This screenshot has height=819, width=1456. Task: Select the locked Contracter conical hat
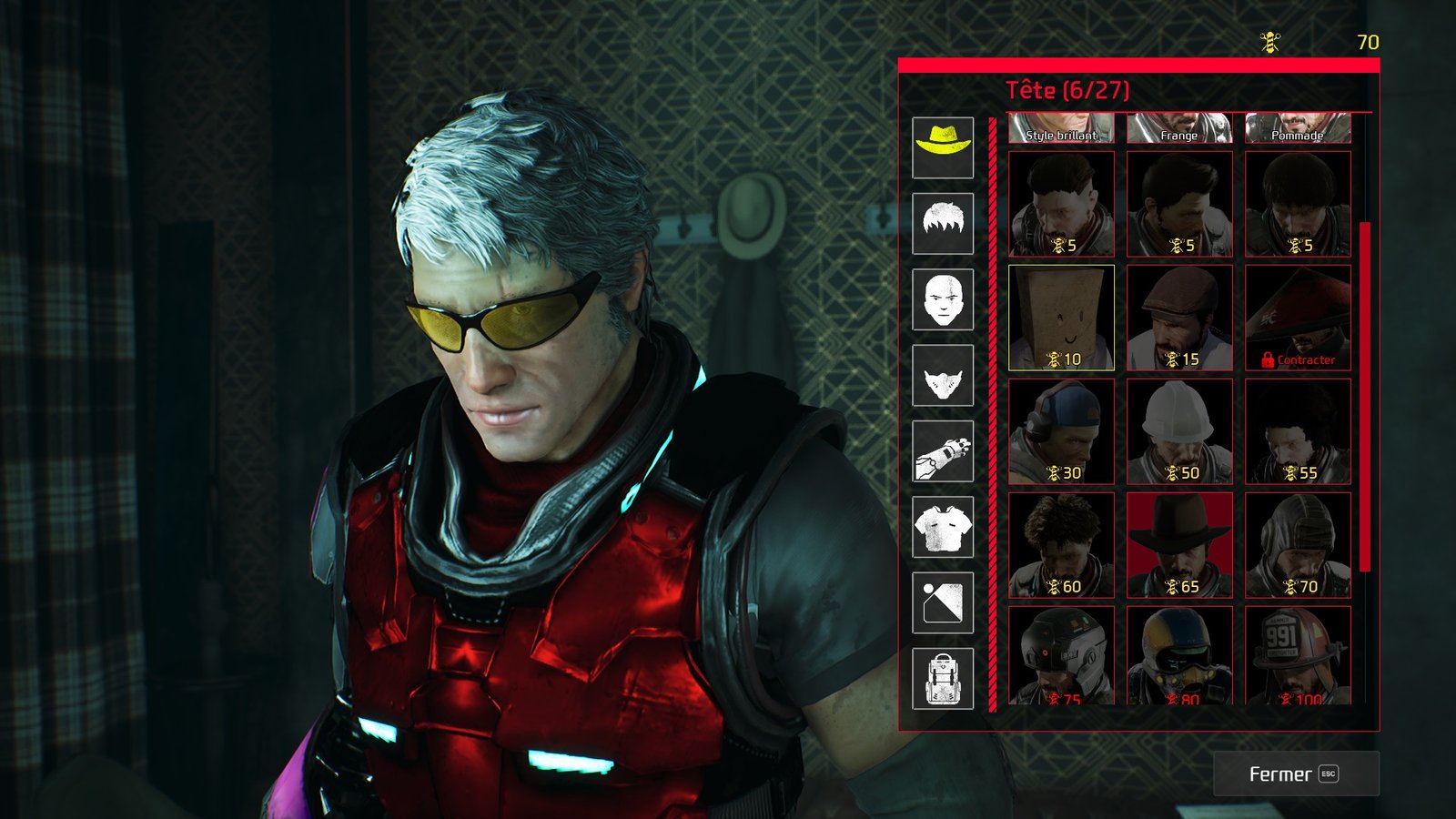1298,318
